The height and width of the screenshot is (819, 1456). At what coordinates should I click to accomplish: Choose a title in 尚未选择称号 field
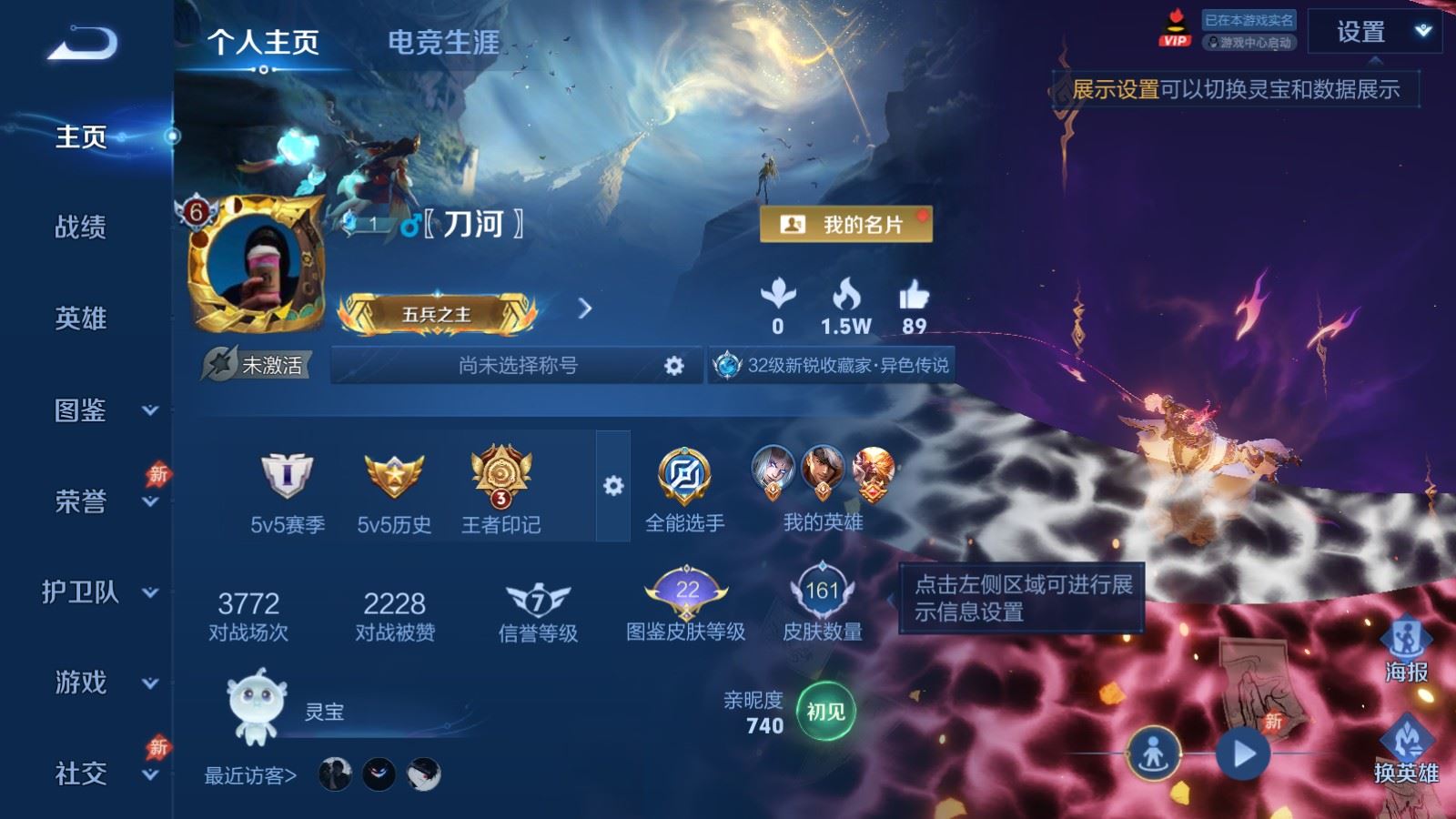tap(518, 365)
